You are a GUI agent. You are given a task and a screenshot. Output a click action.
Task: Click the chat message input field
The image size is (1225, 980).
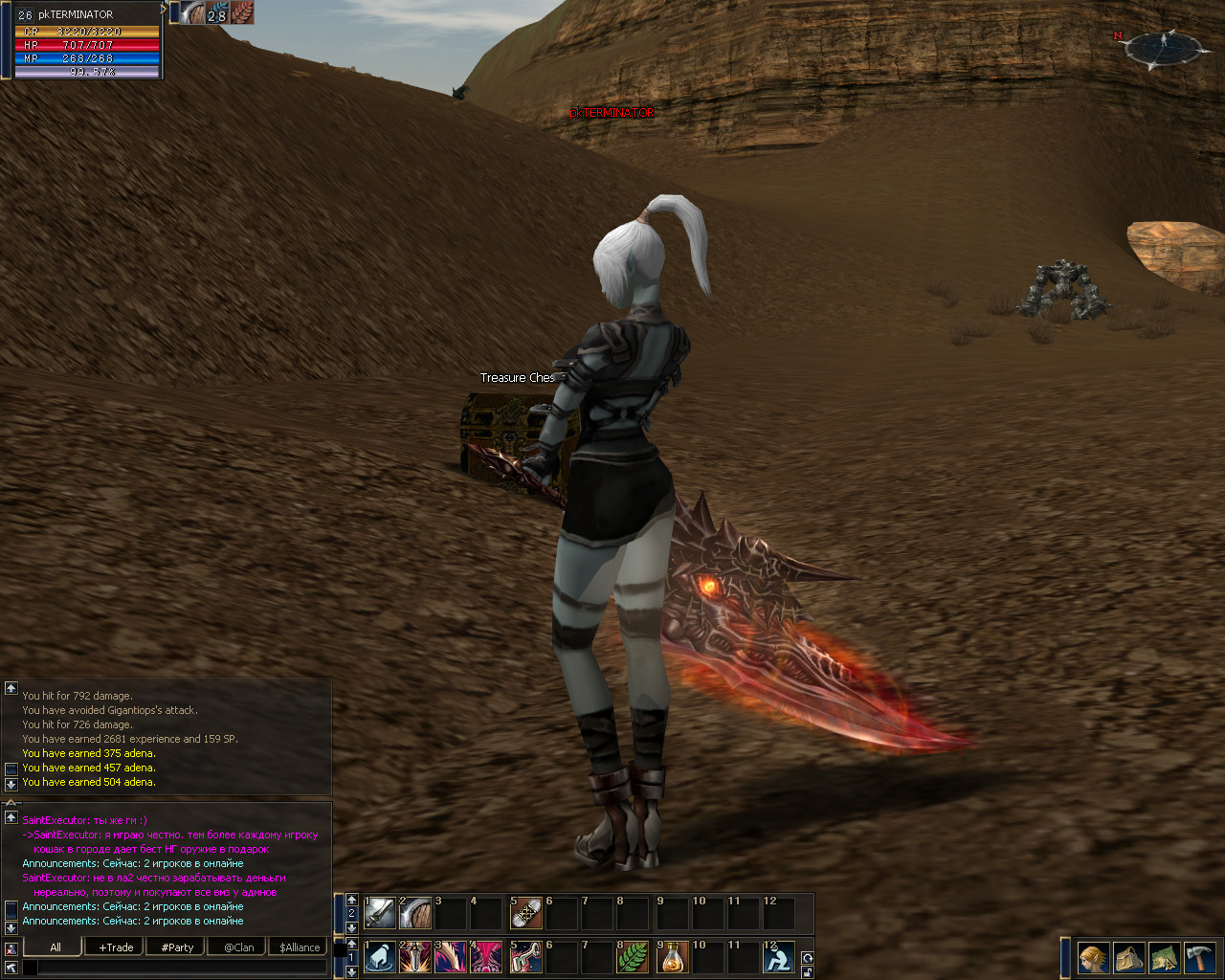182,969
